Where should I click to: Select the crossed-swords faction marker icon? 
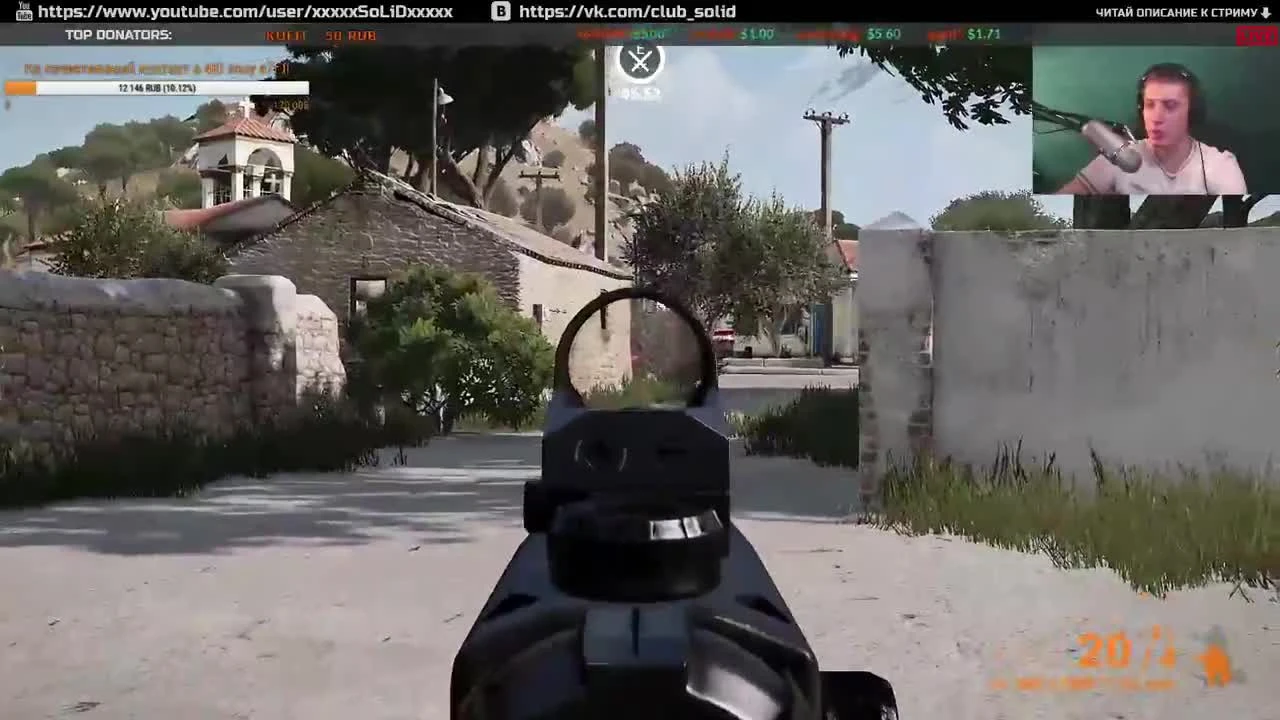point(639,61)
